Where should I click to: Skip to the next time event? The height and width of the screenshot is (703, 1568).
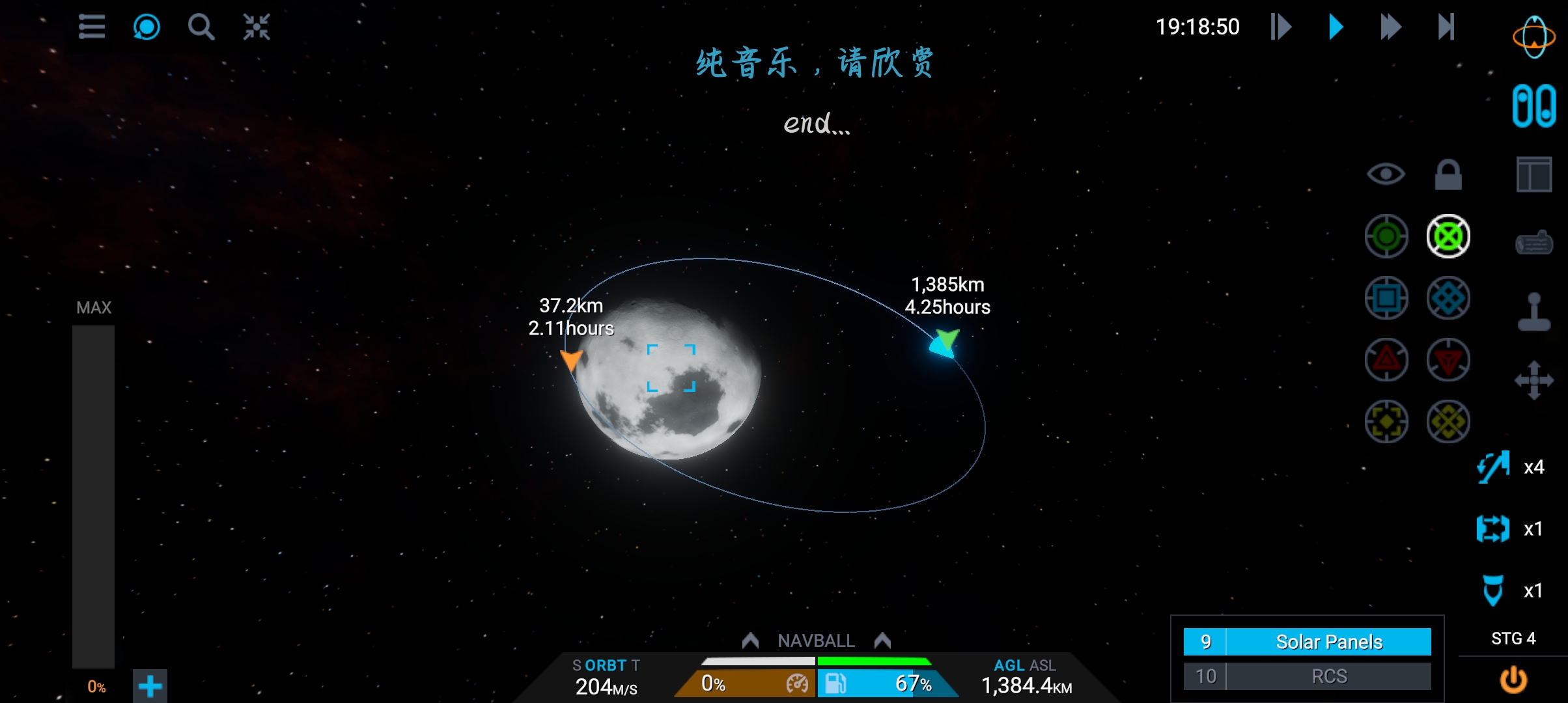click(x=1446, y=27)
